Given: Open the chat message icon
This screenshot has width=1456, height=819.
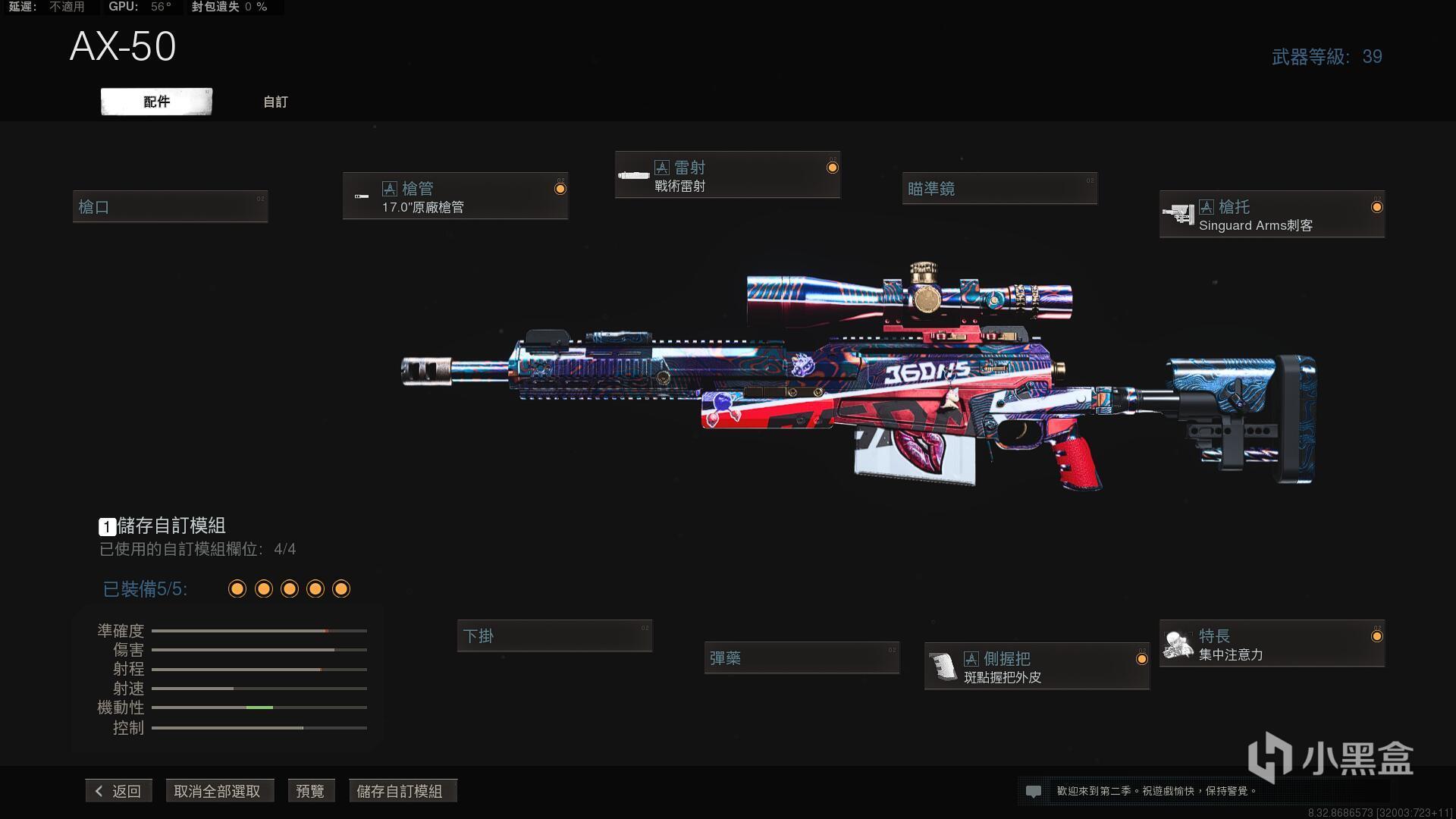Looking at the screenshot, I should pos(1033,791).
